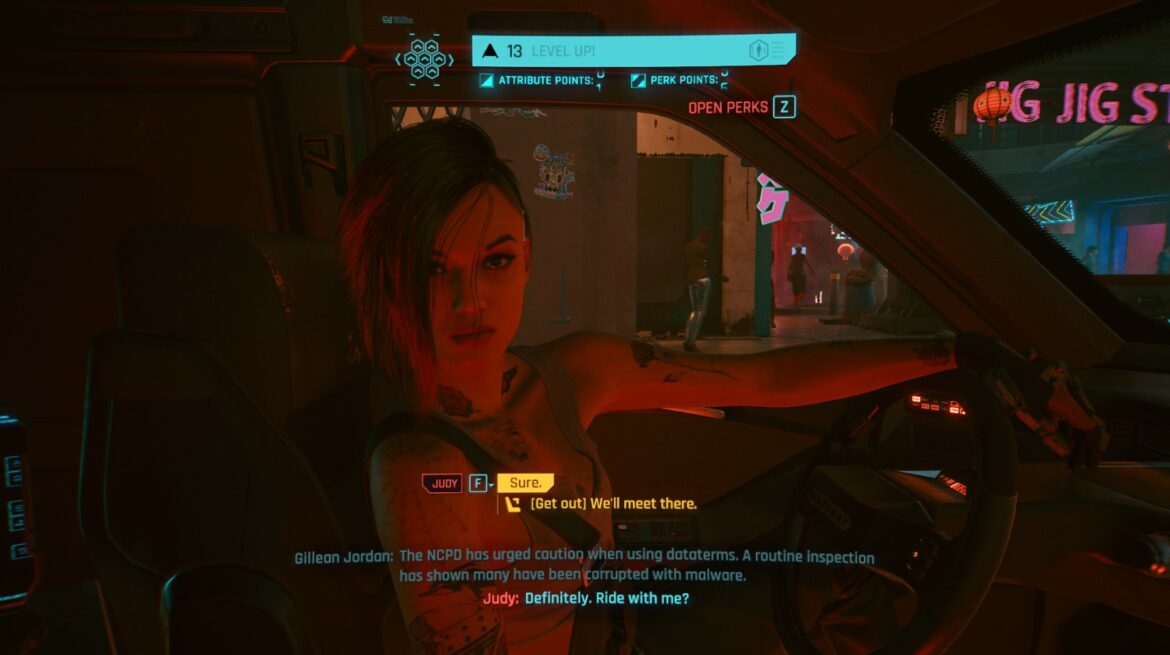Choose the "Sure." dialogue reply
1170x655 pixels.
click(525, 483)
